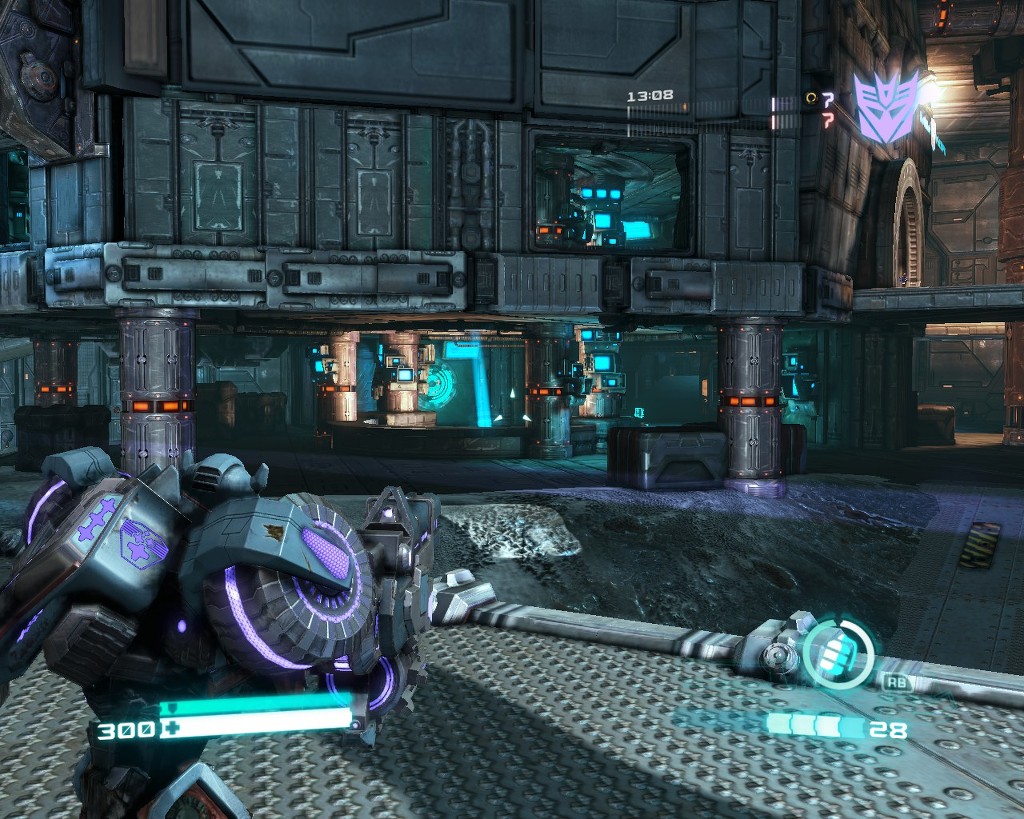Activate the circular ability icon
Screen dimensions: 1024x819
point(838,655)
